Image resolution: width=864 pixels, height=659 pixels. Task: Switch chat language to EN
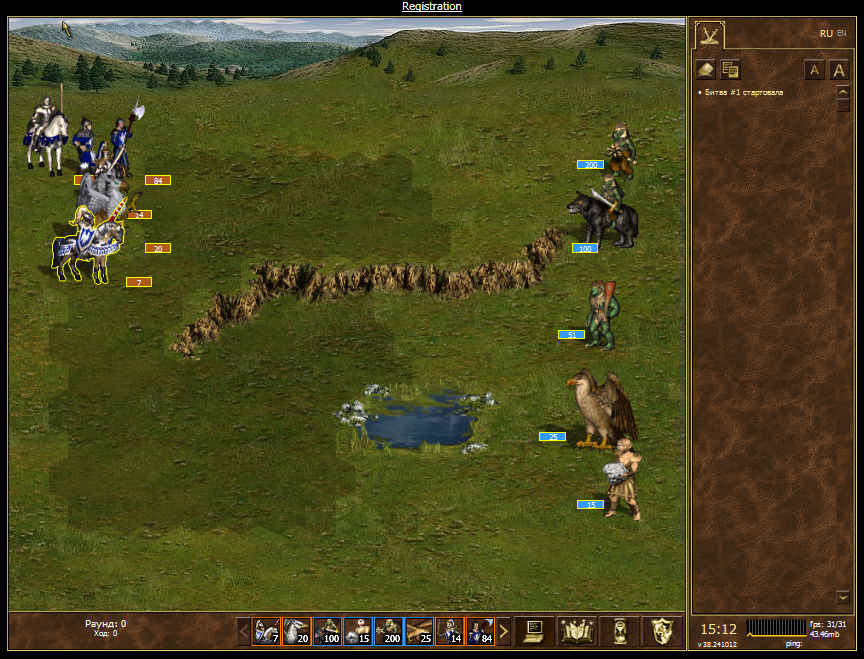pyautogui.click(x=841, y=32)
